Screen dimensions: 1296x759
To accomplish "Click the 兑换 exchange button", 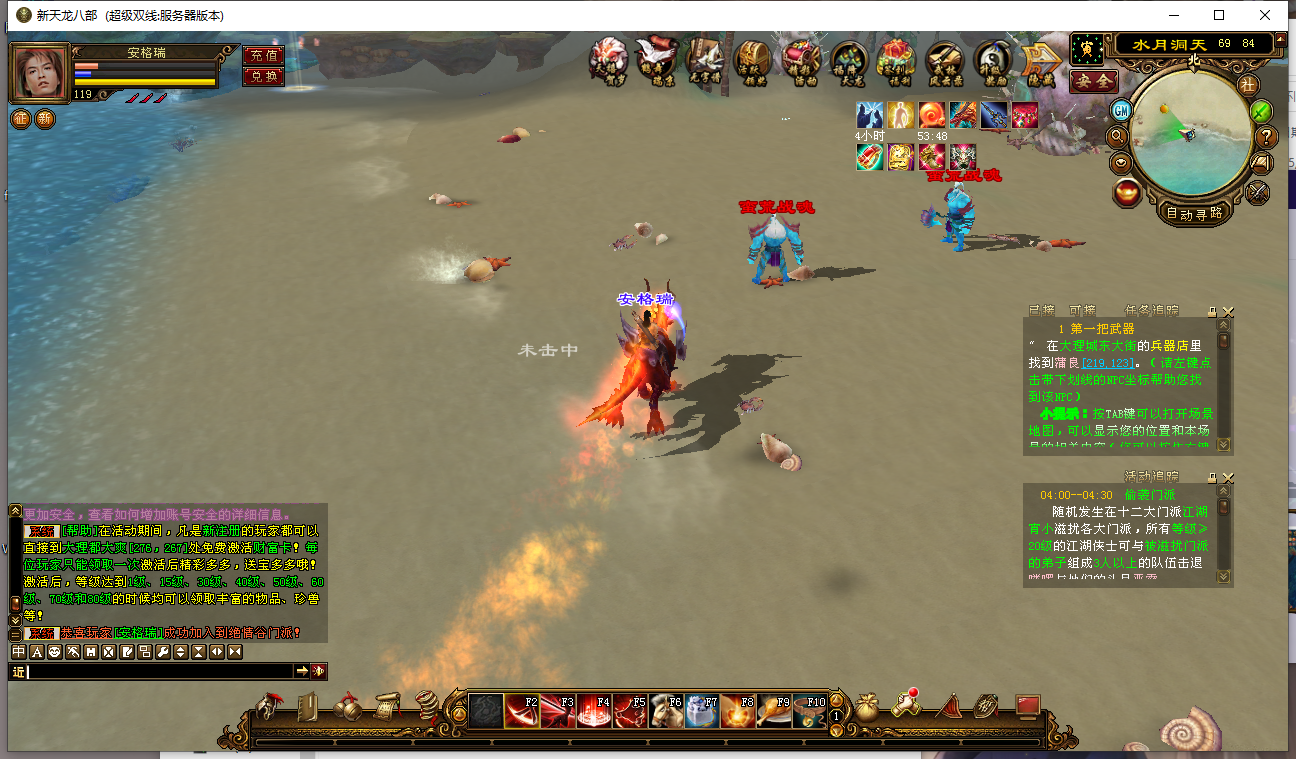I will click(x=263, y=76).
